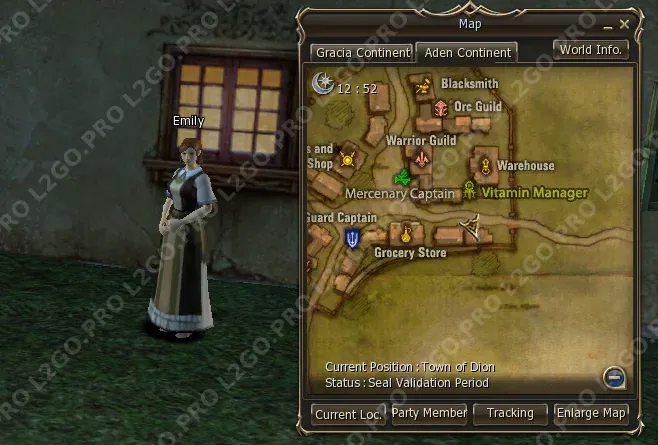Select the Aden Continent tab
658x445 pixels.
[x=465, y=52]
